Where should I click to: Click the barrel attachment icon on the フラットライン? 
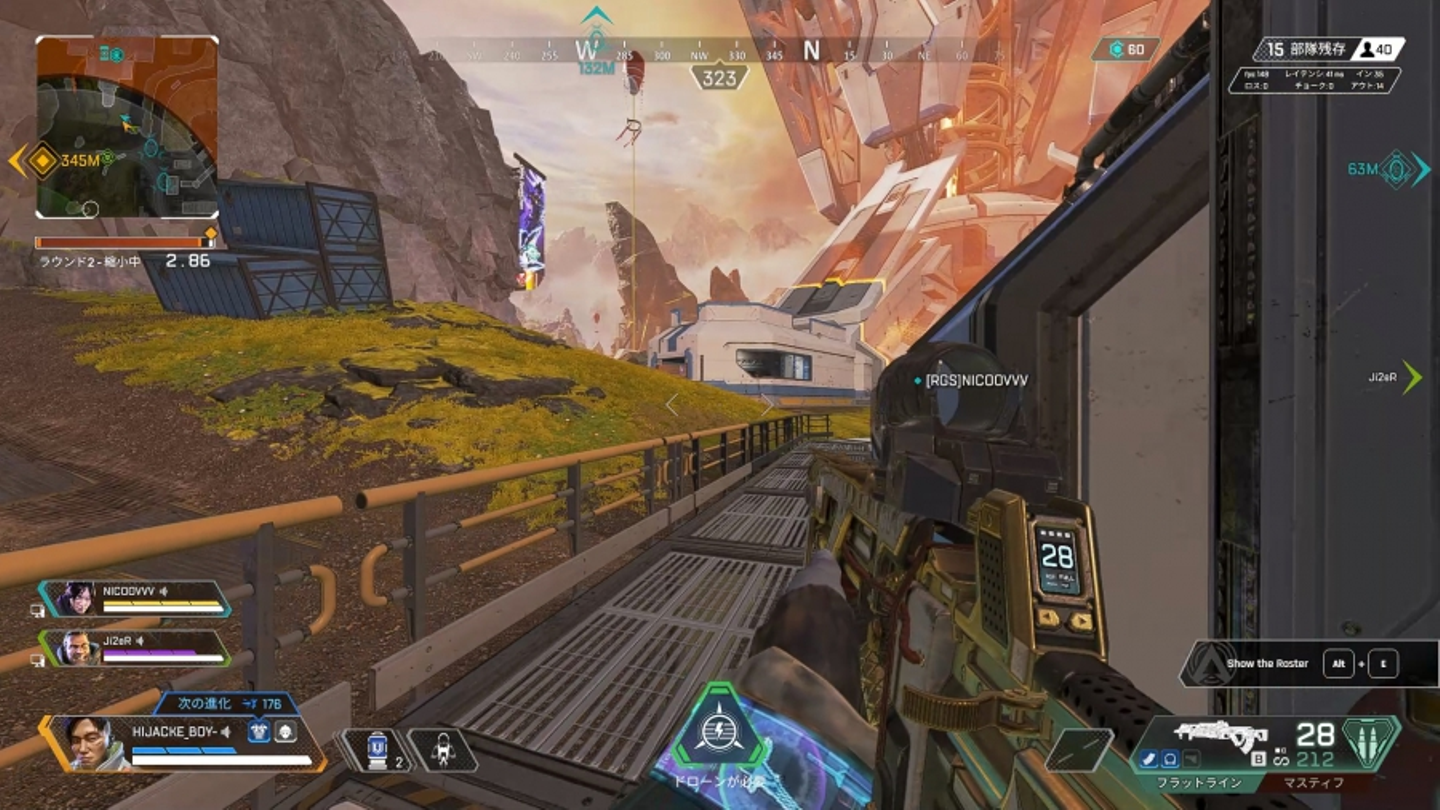click(x=1149, y=759)
